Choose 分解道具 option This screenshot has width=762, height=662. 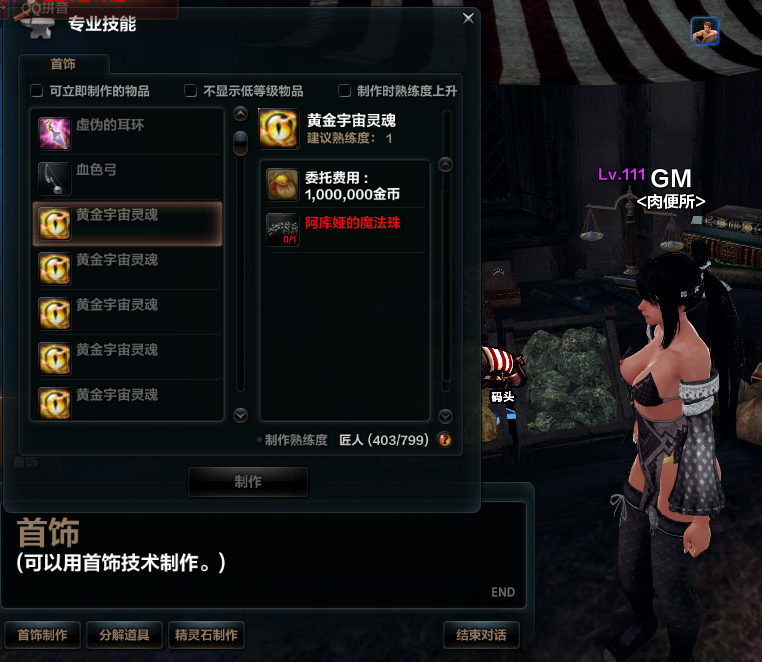124,635
